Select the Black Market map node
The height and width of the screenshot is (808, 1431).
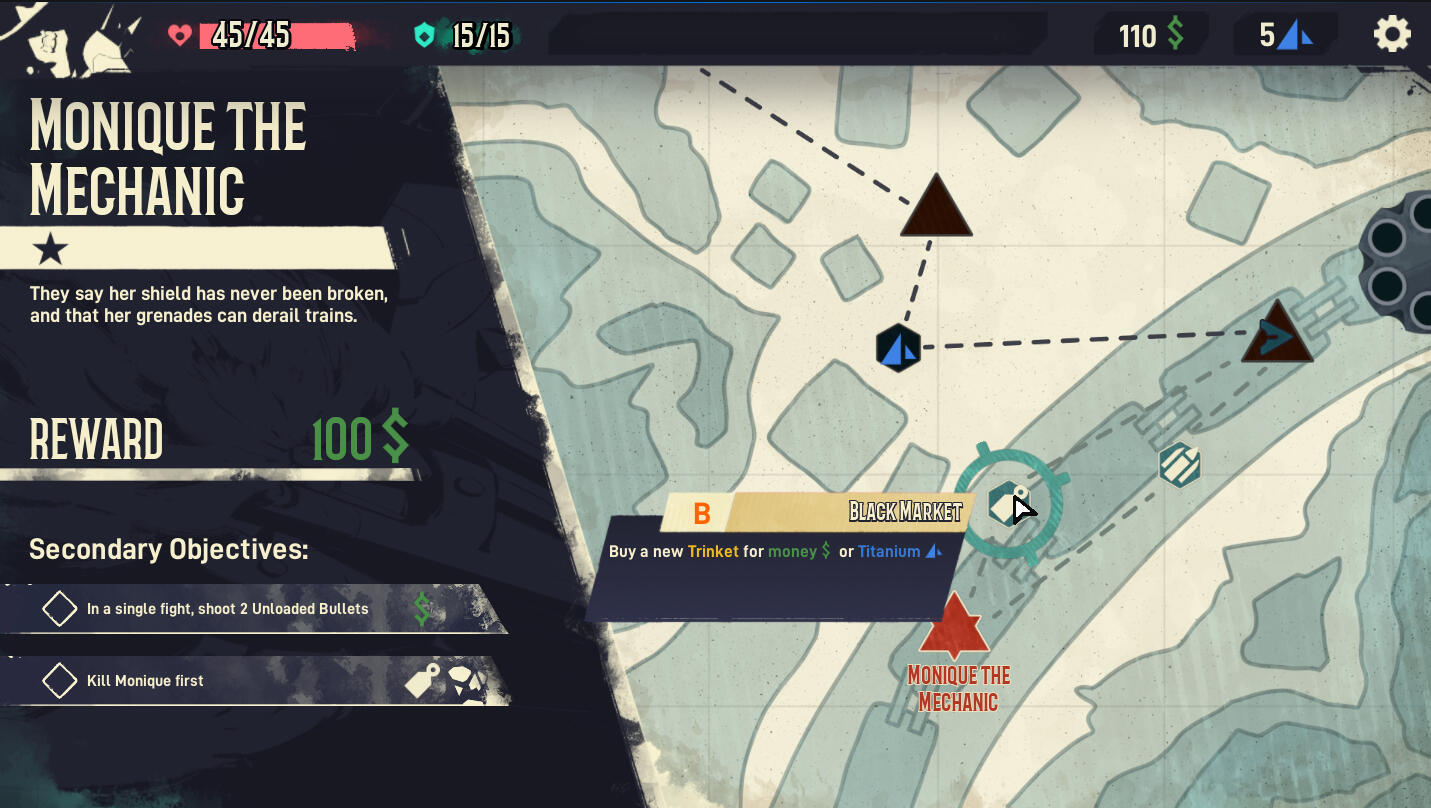click(x=1006, y=504)
